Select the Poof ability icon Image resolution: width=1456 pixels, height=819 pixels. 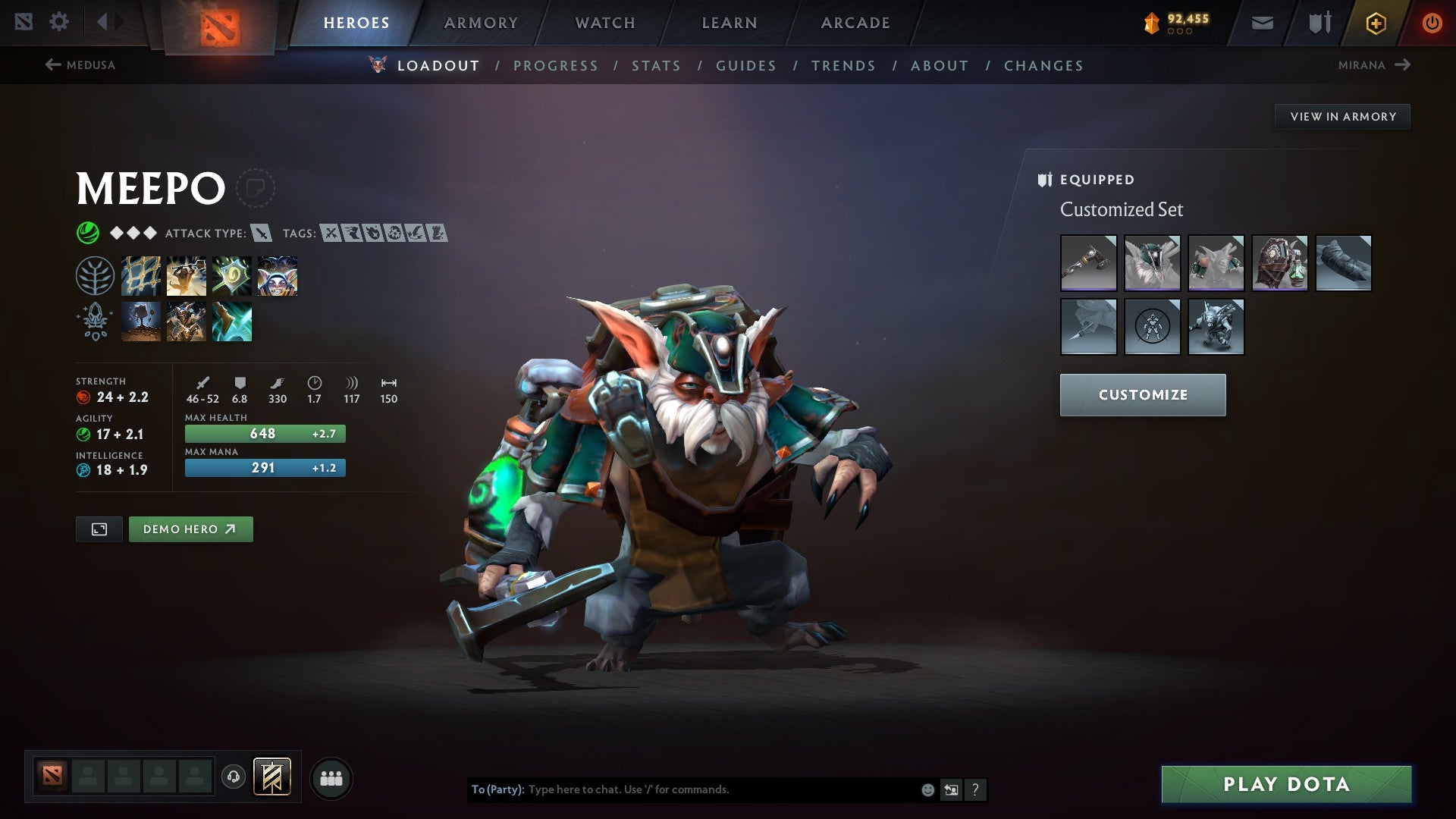[x=186, y=275]
